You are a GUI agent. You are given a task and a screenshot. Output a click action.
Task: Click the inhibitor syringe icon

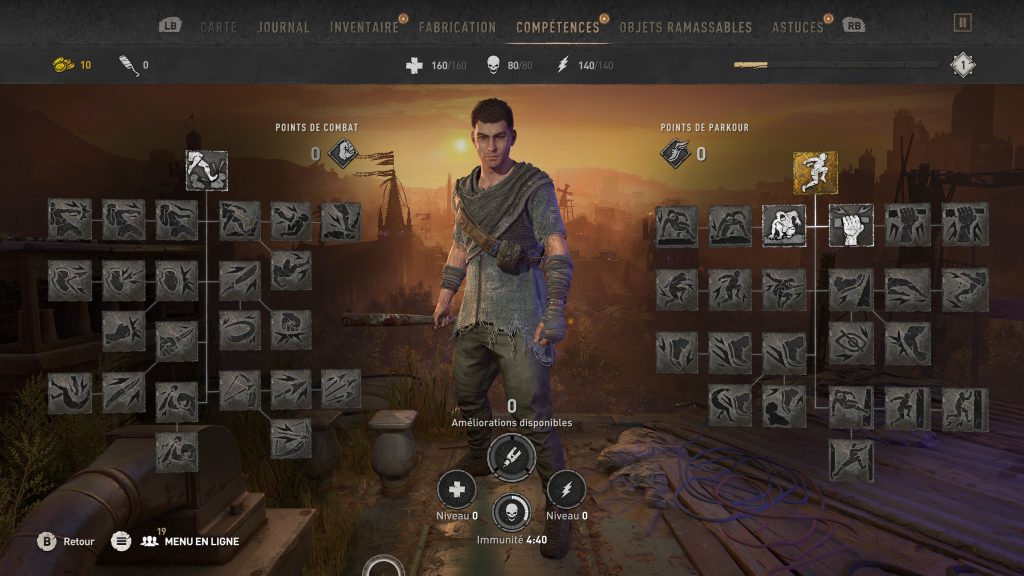coord(511,456)
